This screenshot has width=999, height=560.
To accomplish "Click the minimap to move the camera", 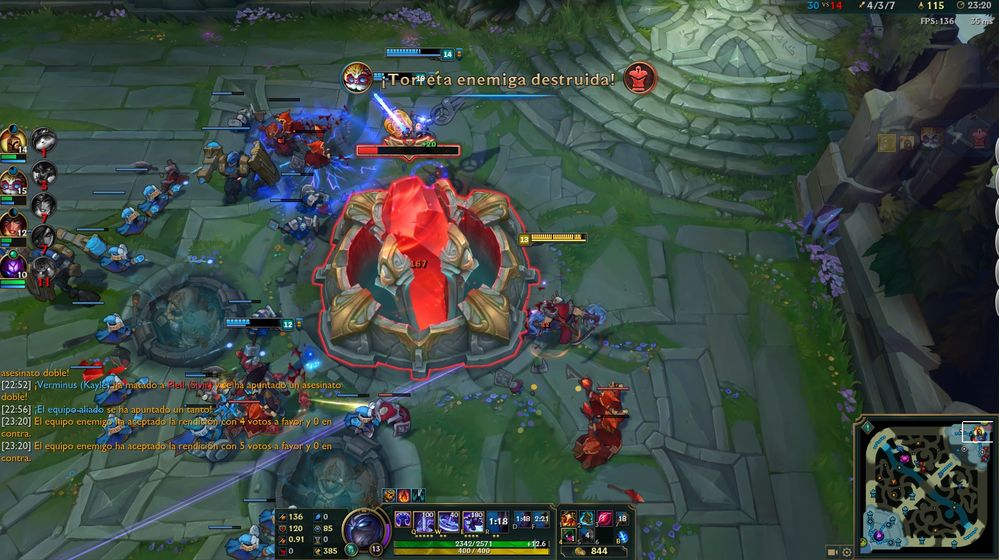I will click(924, 480).
